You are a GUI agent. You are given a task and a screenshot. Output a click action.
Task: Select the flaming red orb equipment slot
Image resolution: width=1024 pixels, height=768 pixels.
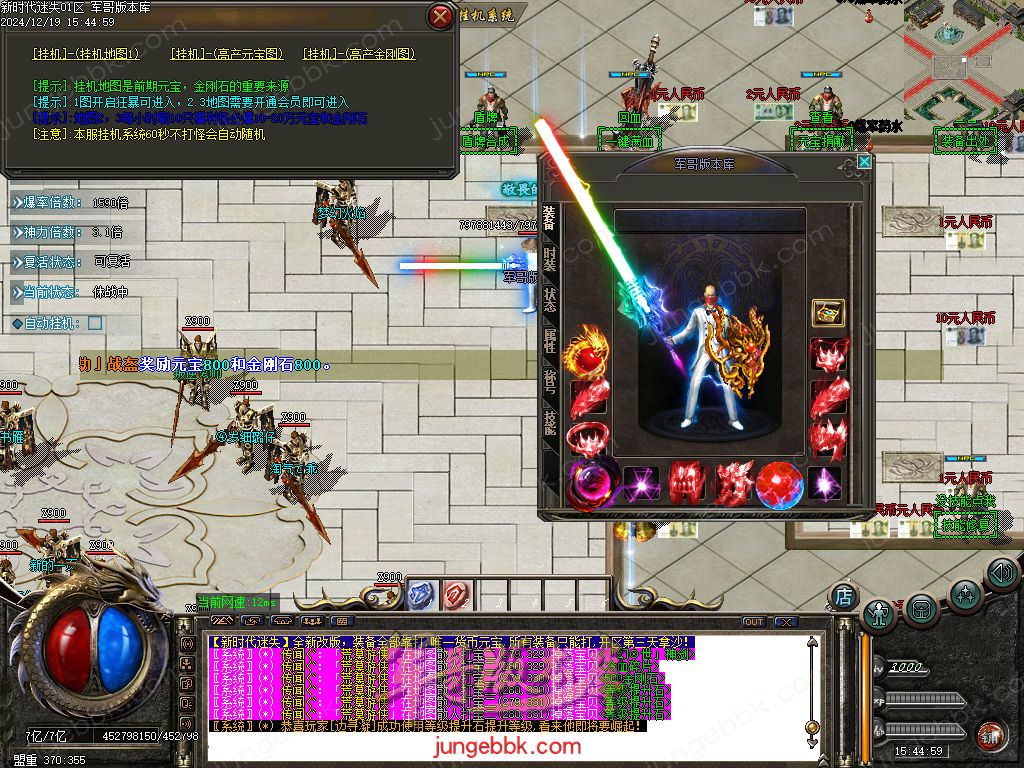pos(586,354)
